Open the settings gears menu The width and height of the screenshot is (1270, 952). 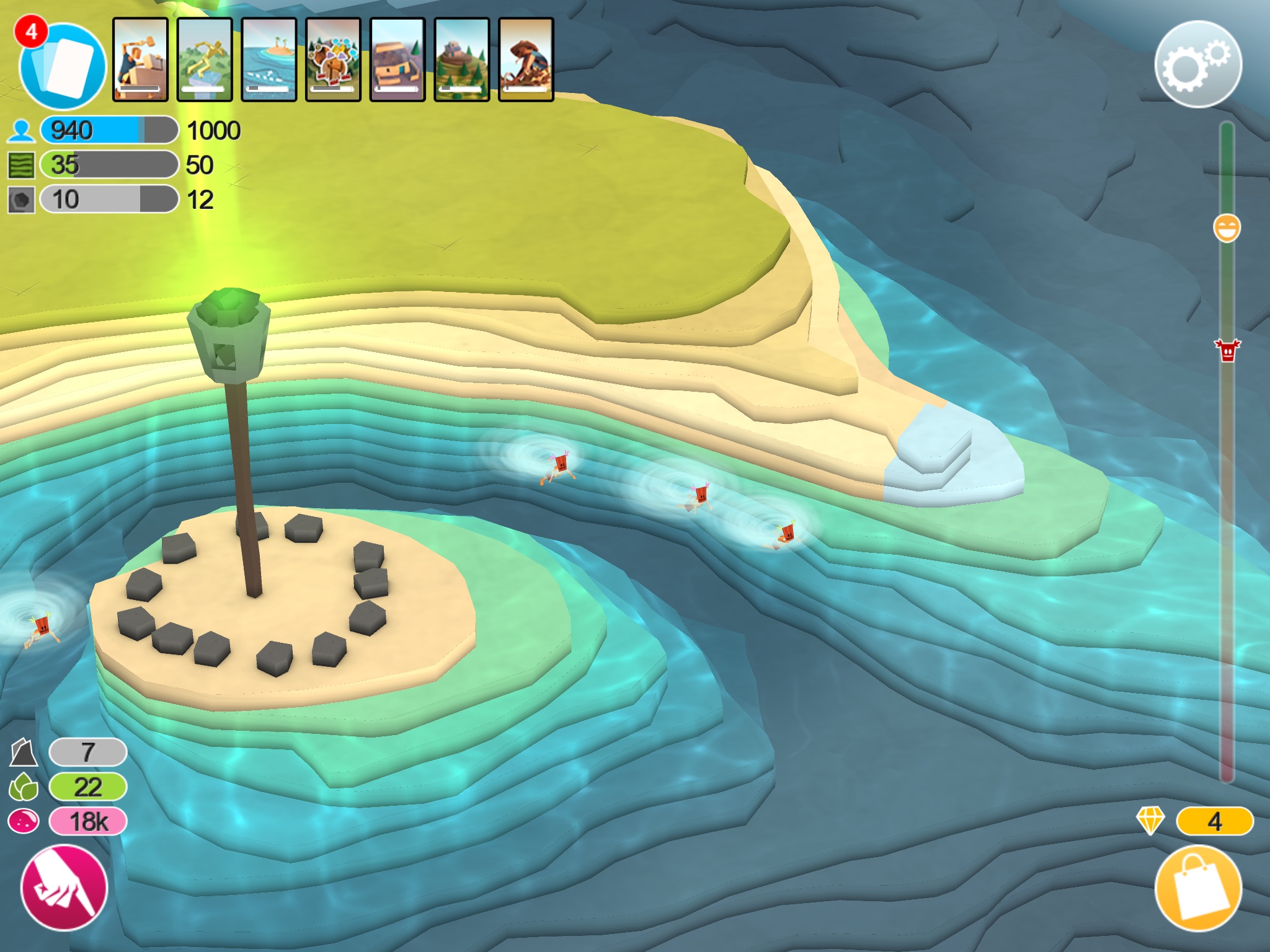[x=1197, y=64]
